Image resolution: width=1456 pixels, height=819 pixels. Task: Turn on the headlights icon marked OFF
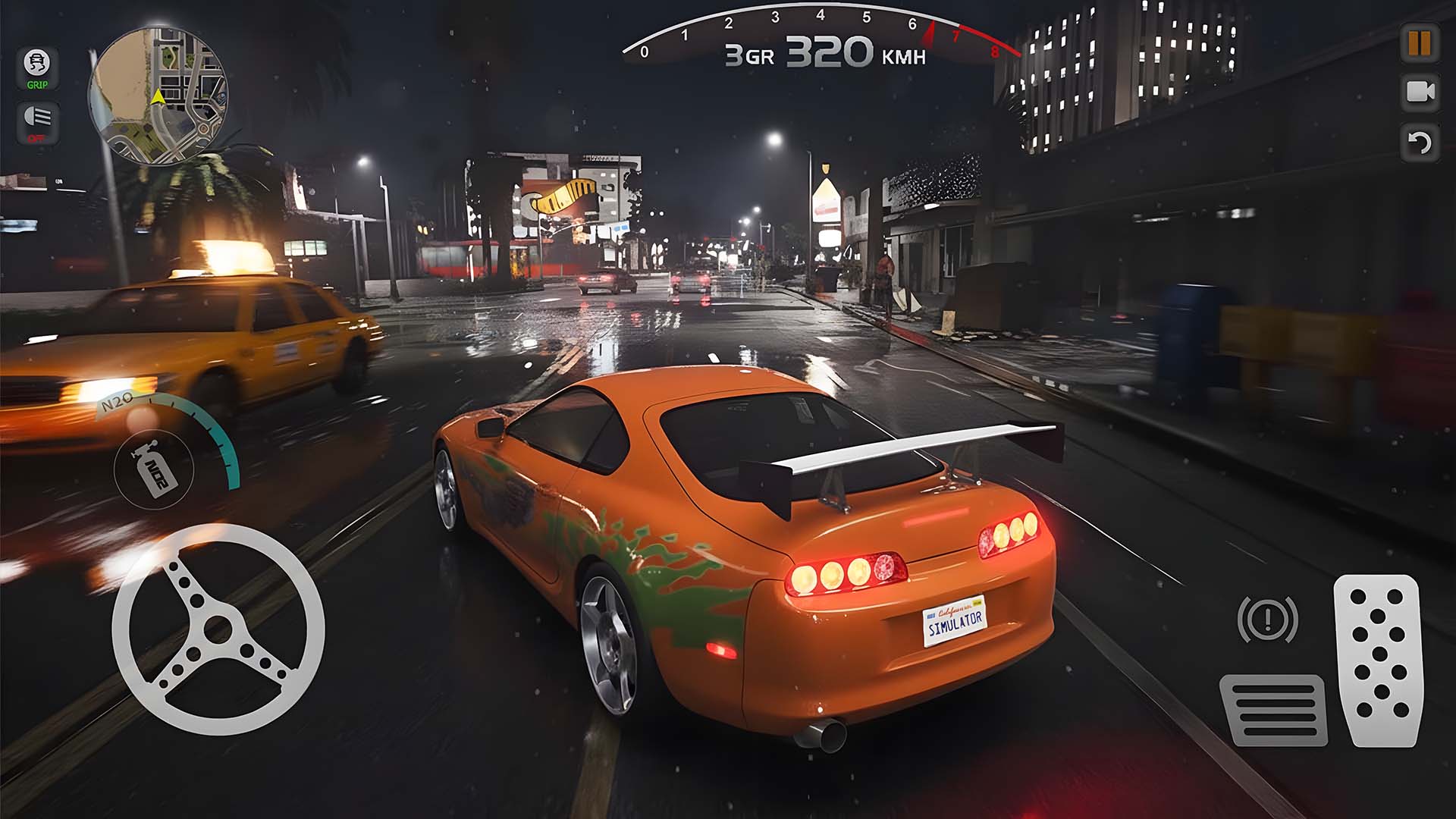point(37,121)
